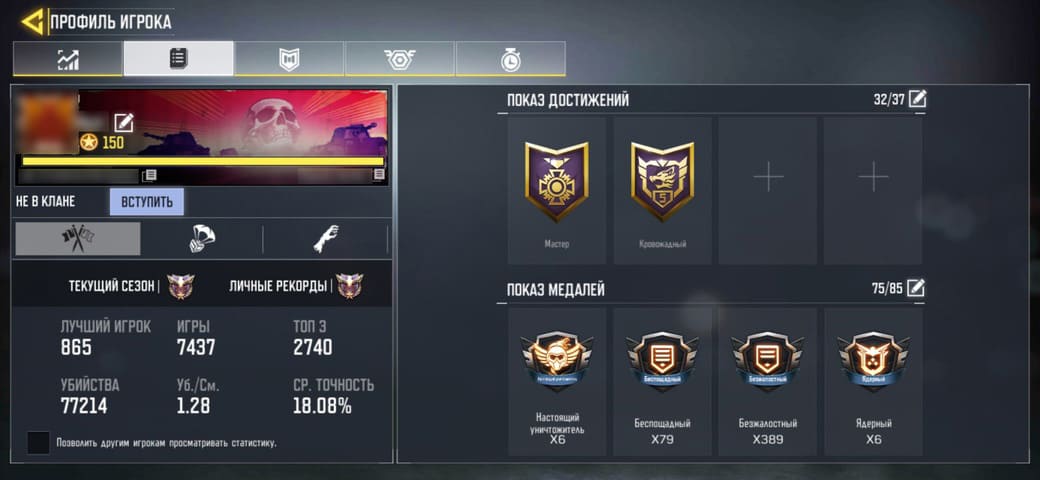The width and height of the screenshot is (1040, 480).
Task: Select the parachute battle royale tab
Action: [x=202, y=239]
